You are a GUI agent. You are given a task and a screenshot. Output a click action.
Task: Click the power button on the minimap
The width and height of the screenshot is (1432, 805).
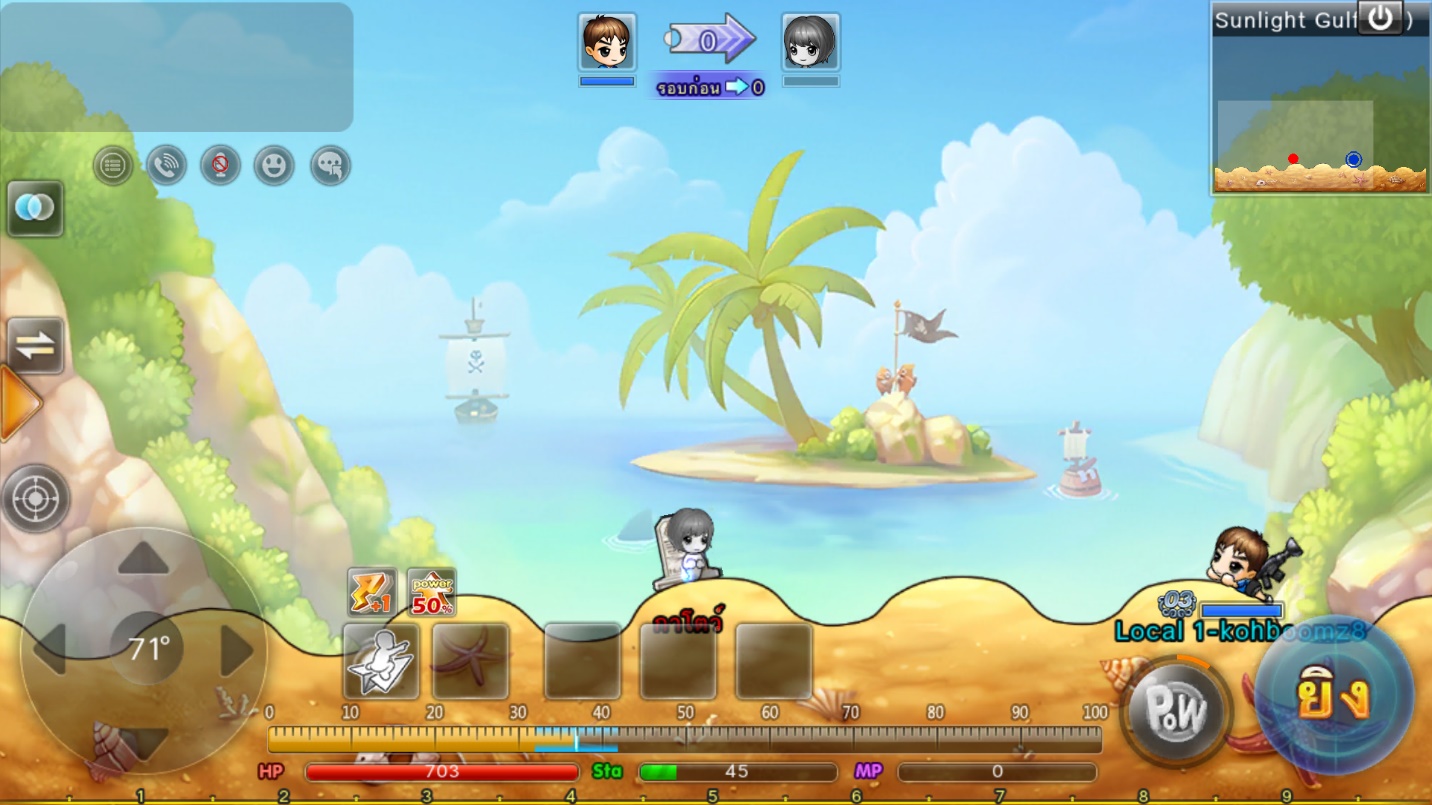click(1379, 18)
